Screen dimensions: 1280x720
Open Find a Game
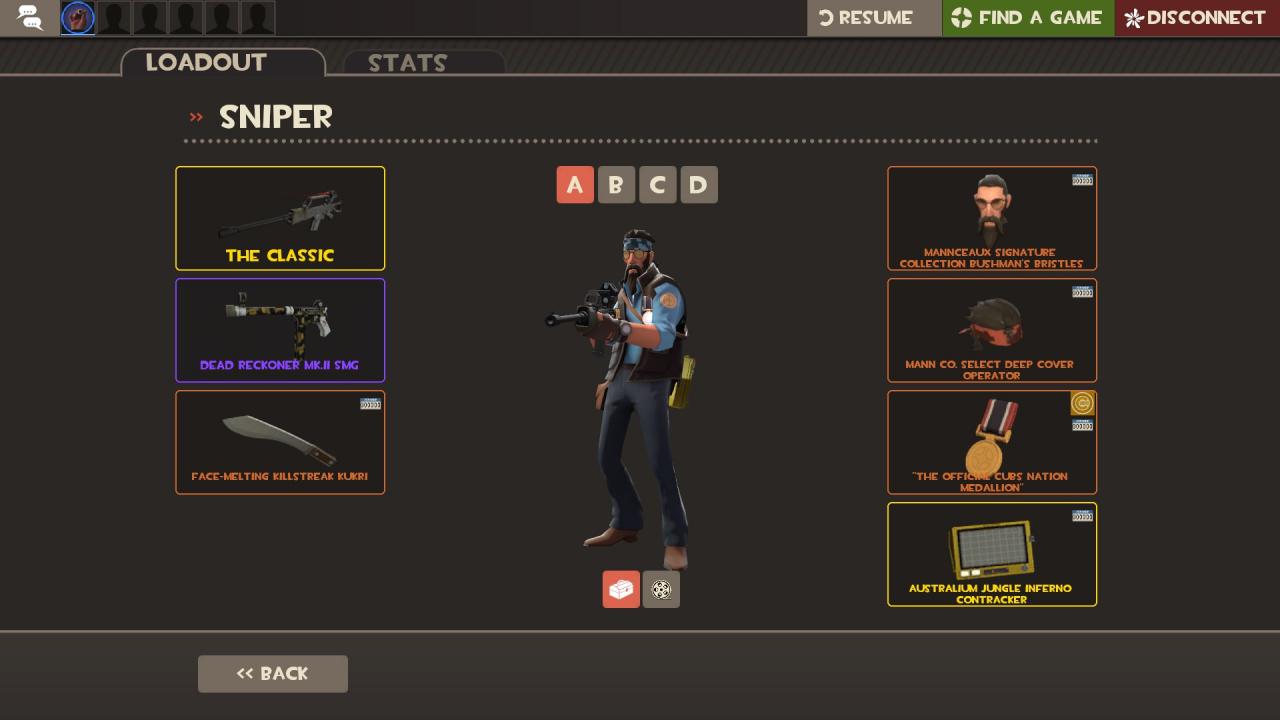pos(1028,18)
